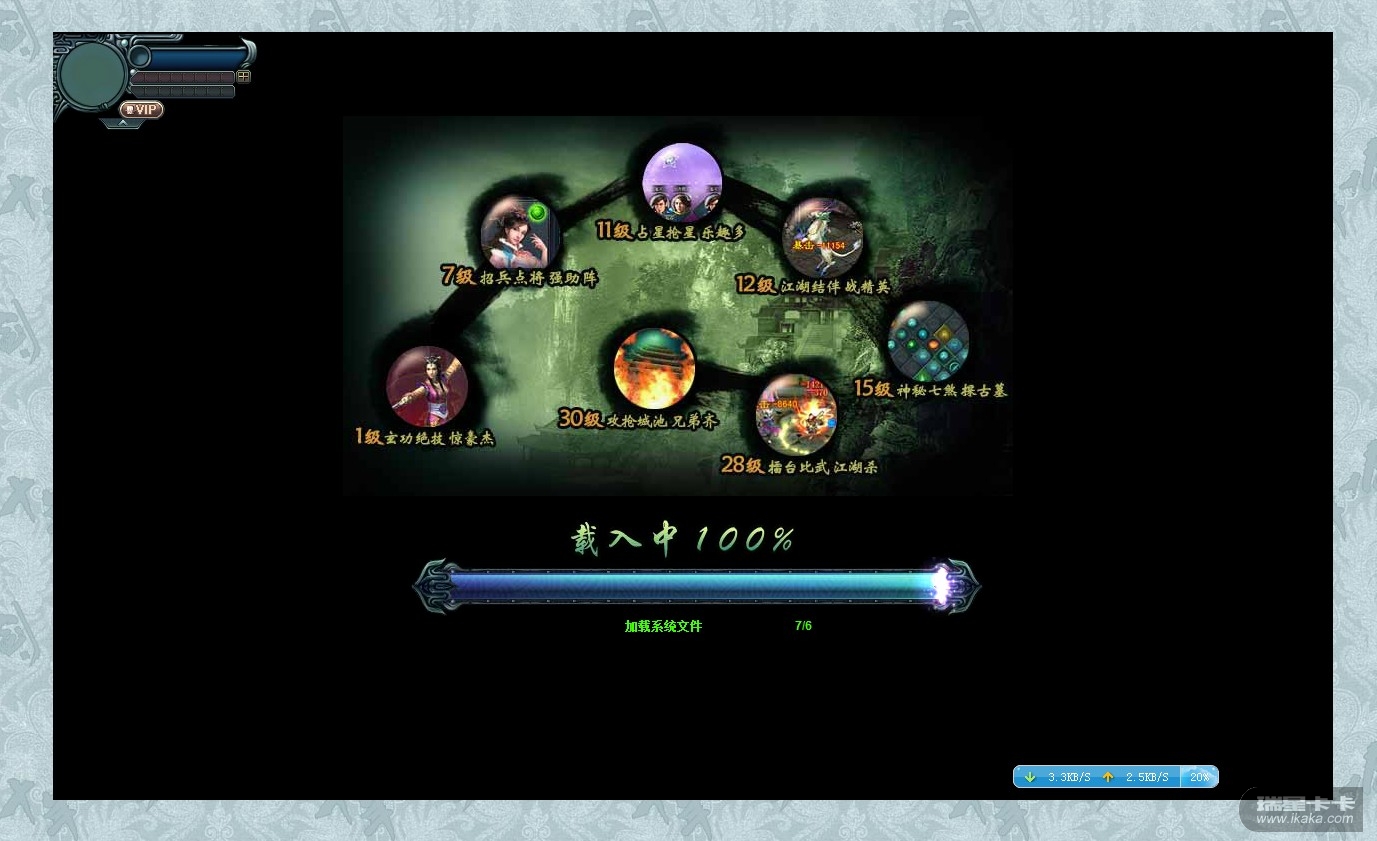1377x841 pixels.
Task: Click the empty round character portrait
Action: pyautogui.click(x=91, y=74)
